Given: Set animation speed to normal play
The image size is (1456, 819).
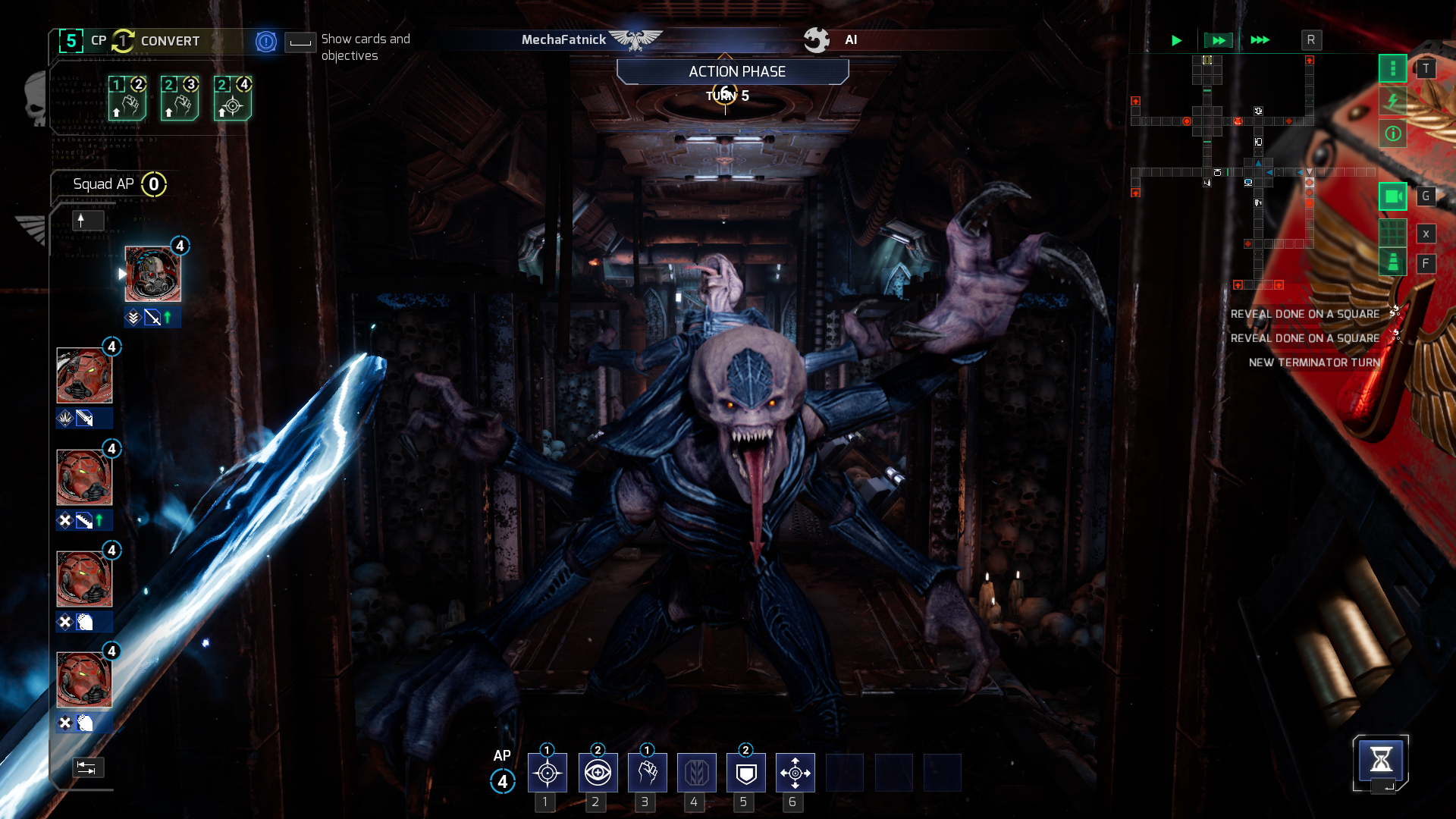Looking at the screenshot, I should 1176,40.
